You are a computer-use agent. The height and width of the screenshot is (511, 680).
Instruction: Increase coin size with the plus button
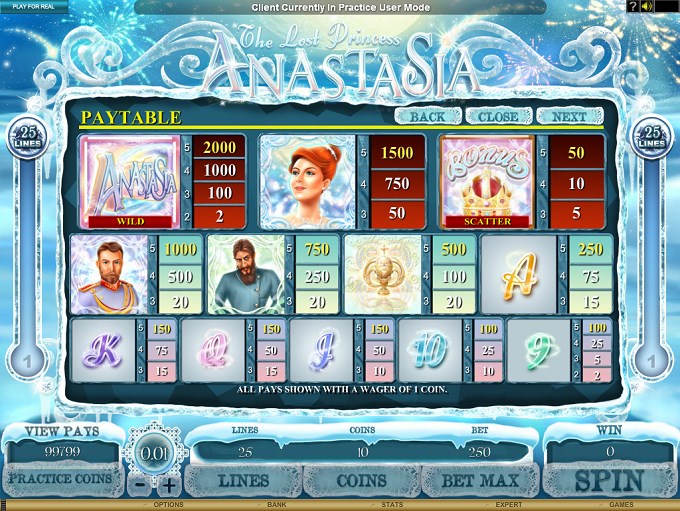pyautogui.click(x=169, y=486)
